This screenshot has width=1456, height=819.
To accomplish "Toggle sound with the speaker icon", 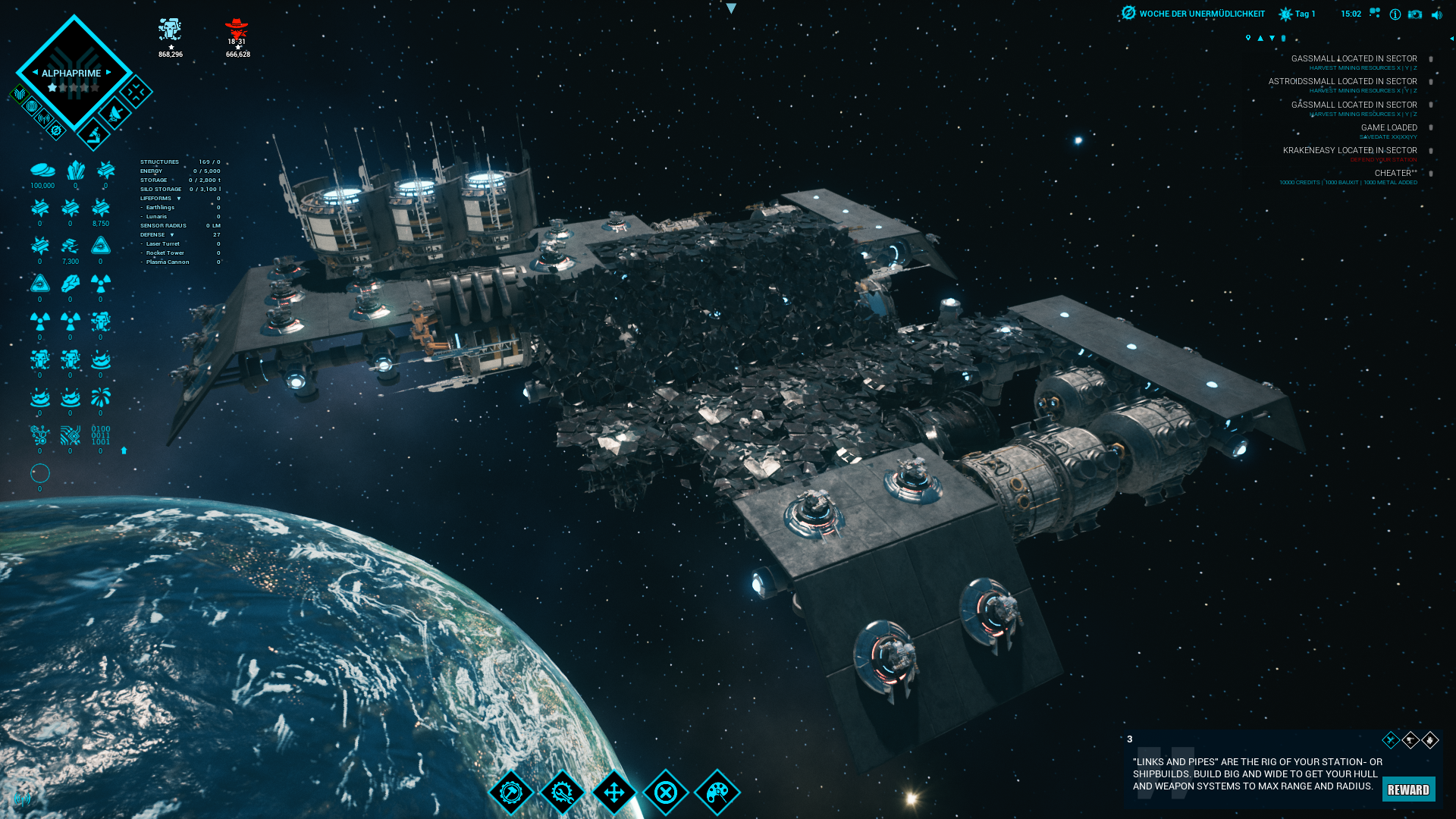I will coord(1436,14).
